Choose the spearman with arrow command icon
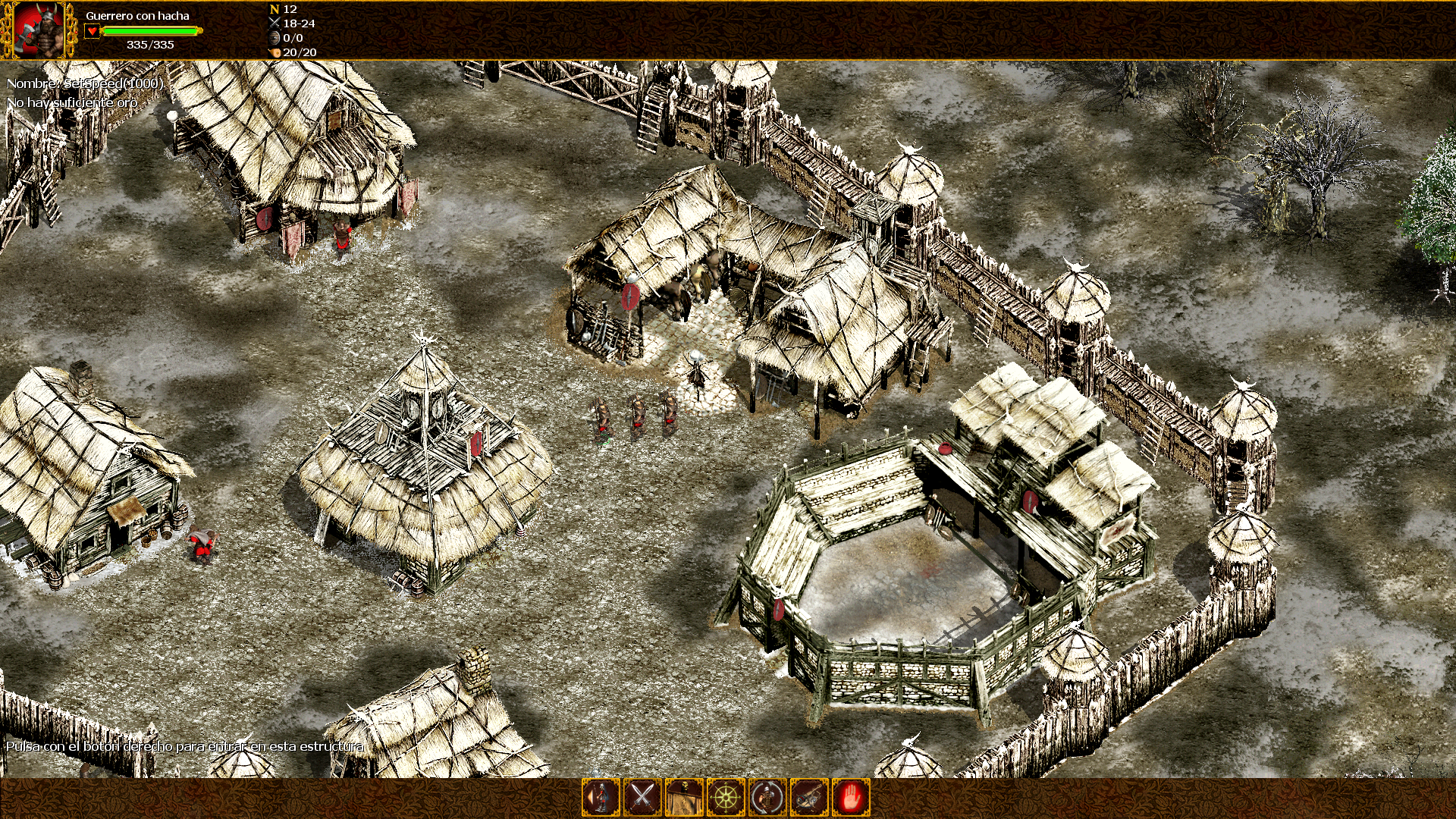 pos(601,797)
